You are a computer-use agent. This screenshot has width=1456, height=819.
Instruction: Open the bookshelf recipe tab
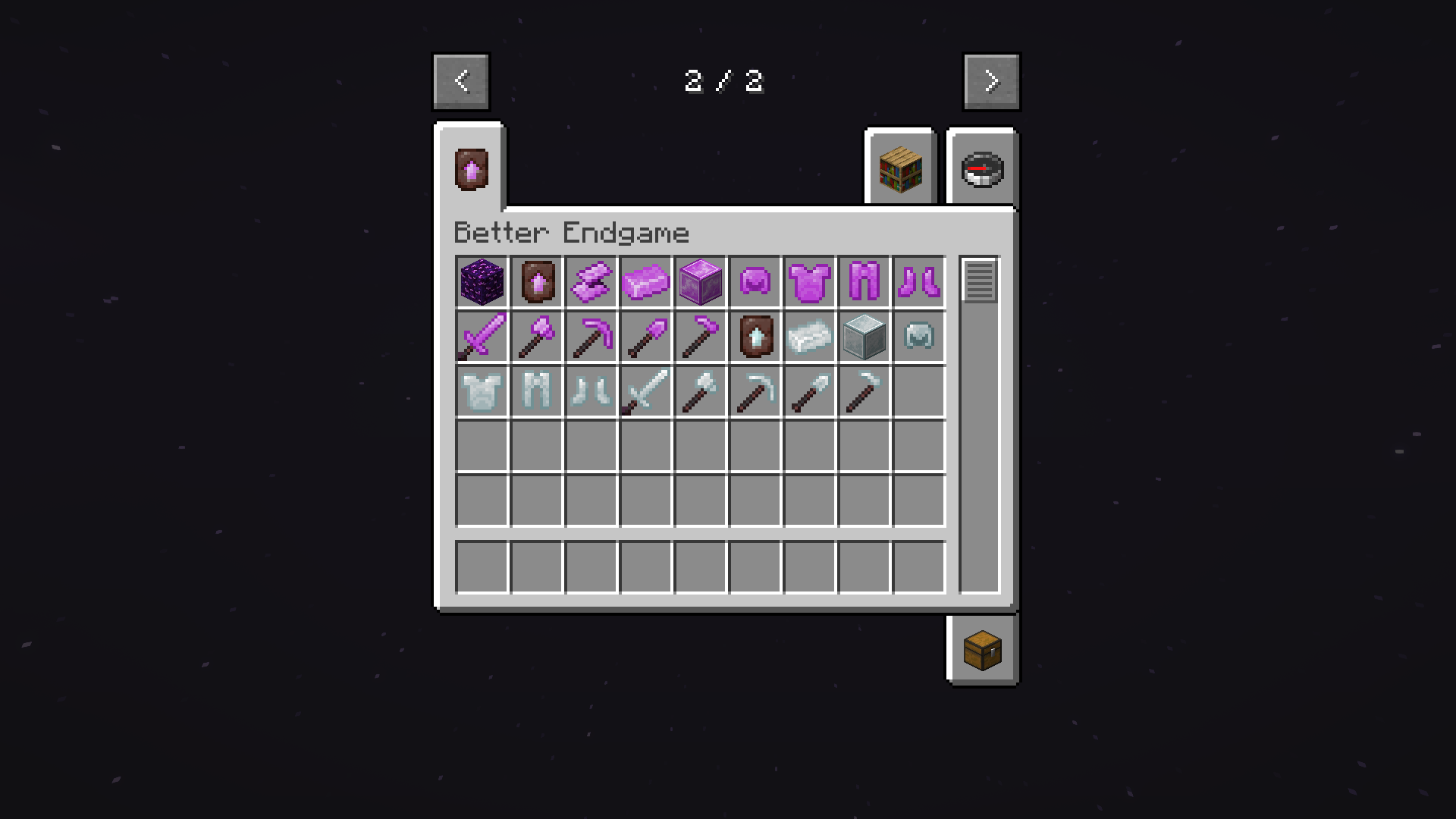(x=899, y=168)
